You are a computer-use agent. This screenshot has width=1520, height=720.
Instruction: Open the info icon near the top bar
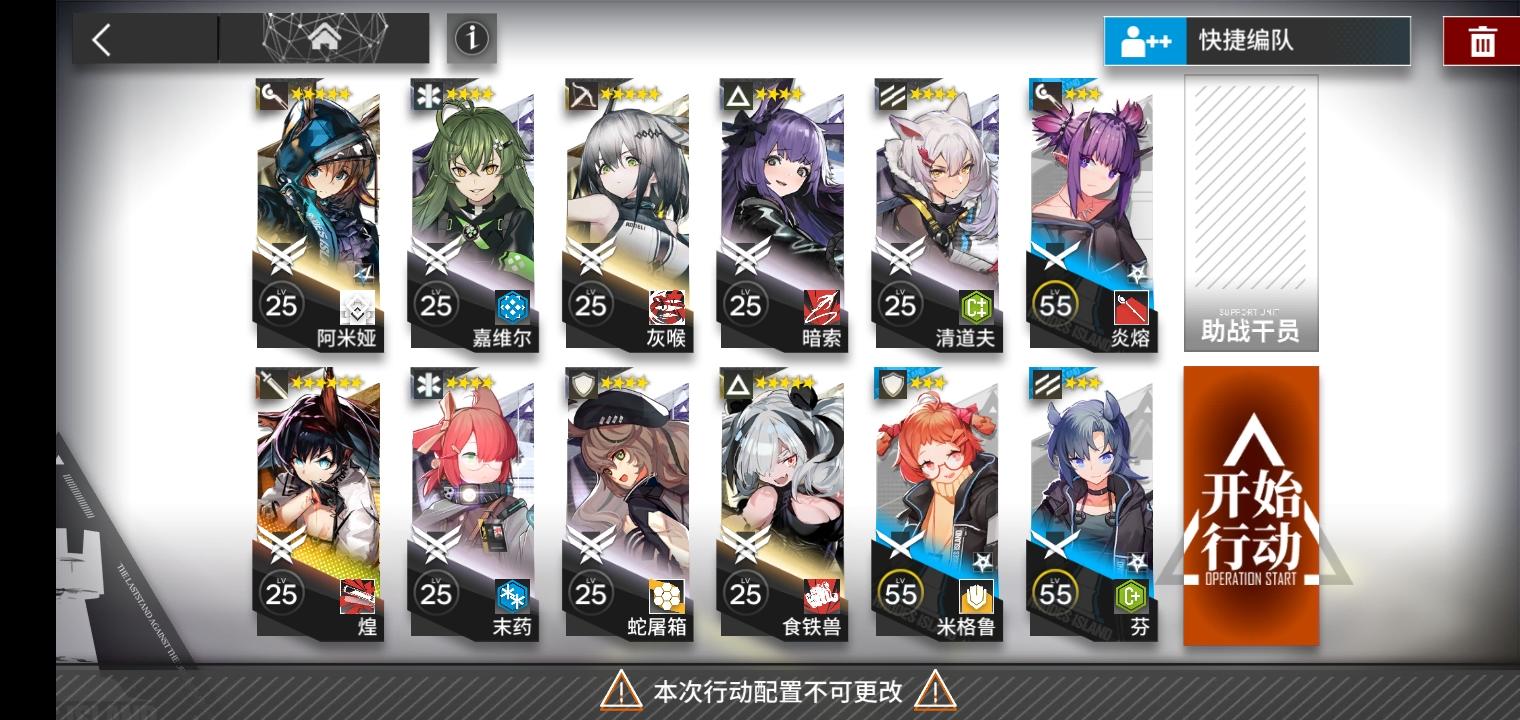471,39
